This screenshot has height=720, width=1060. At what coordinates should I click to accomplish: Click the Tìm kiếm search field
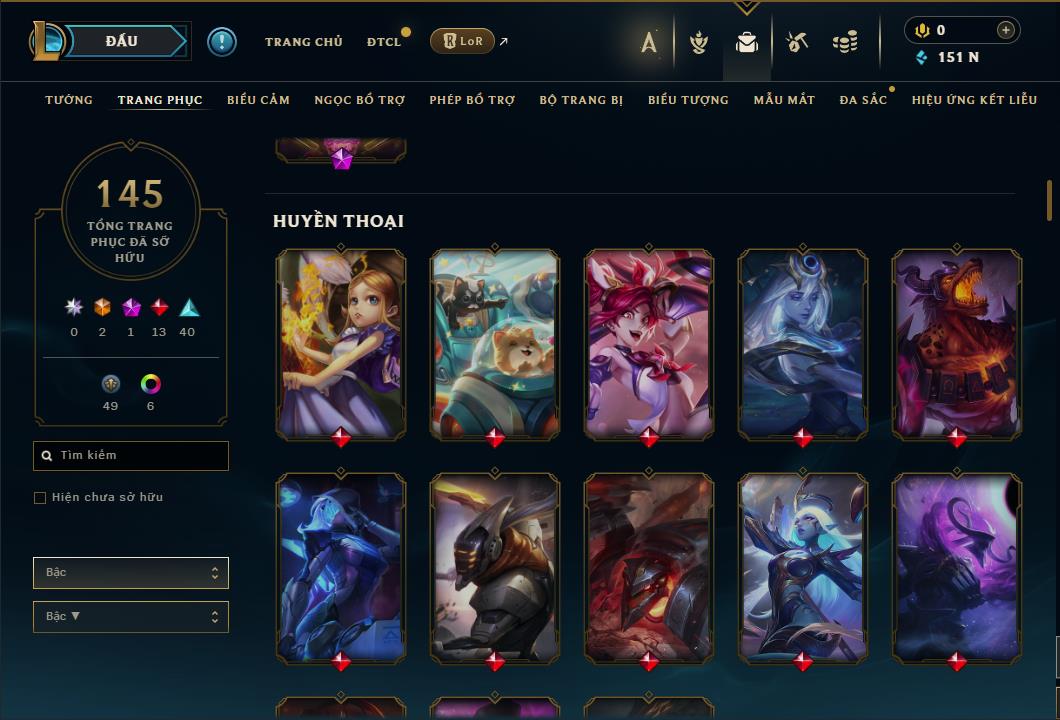tap(131, 456)
